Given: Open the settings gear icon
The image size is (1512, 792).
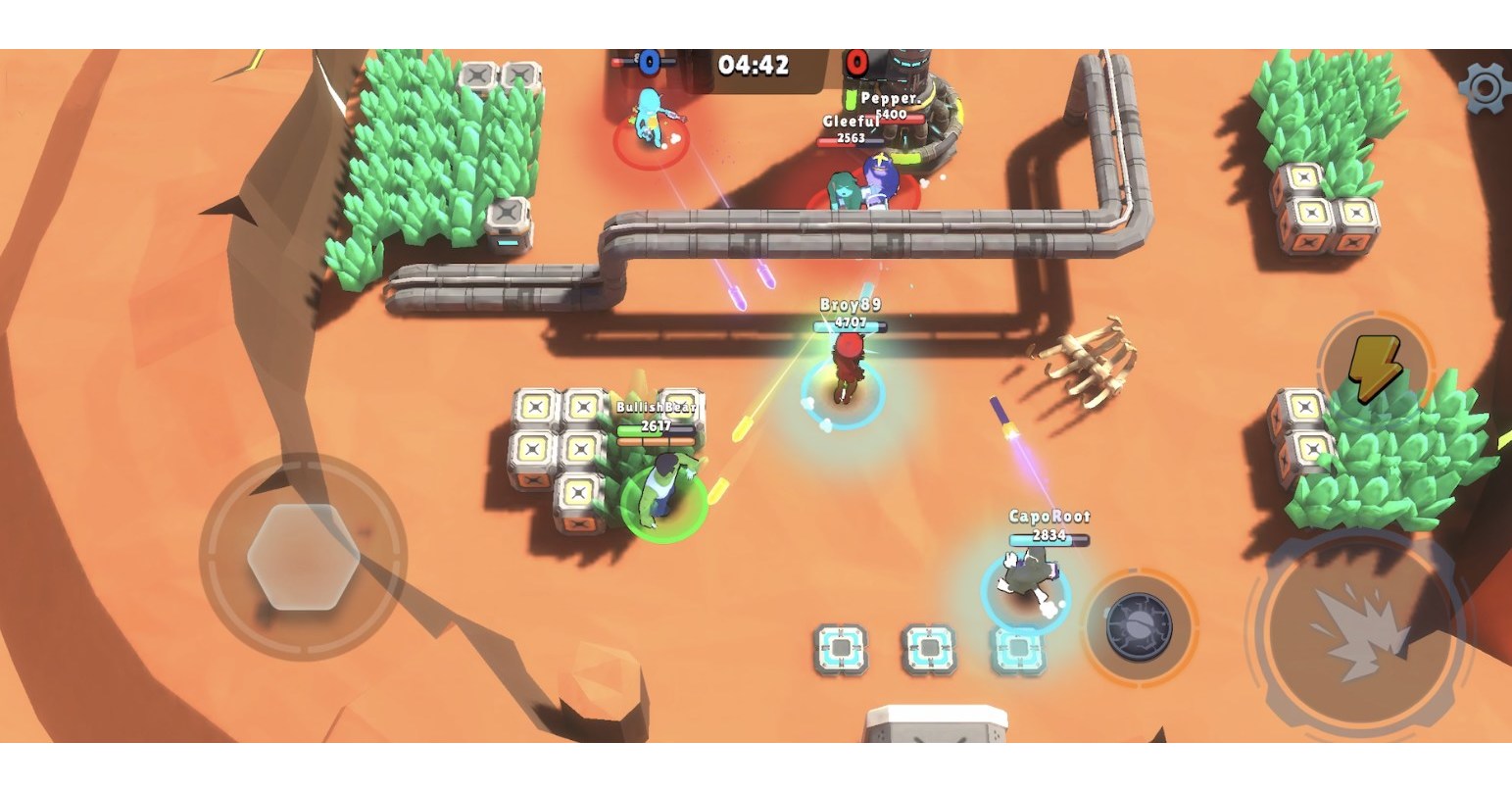Looking at the screenshot, I should click(x=1486, y=86).
